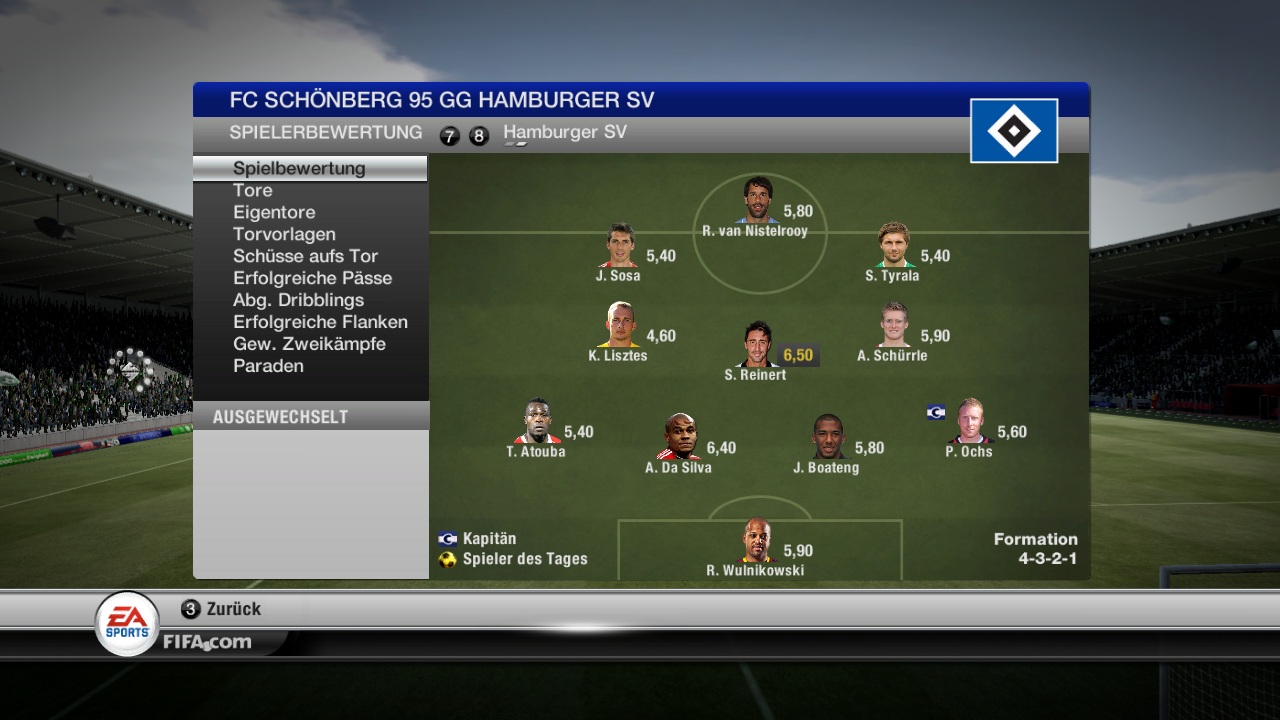Show Torvorlagen ratings

tap(284, 234)
